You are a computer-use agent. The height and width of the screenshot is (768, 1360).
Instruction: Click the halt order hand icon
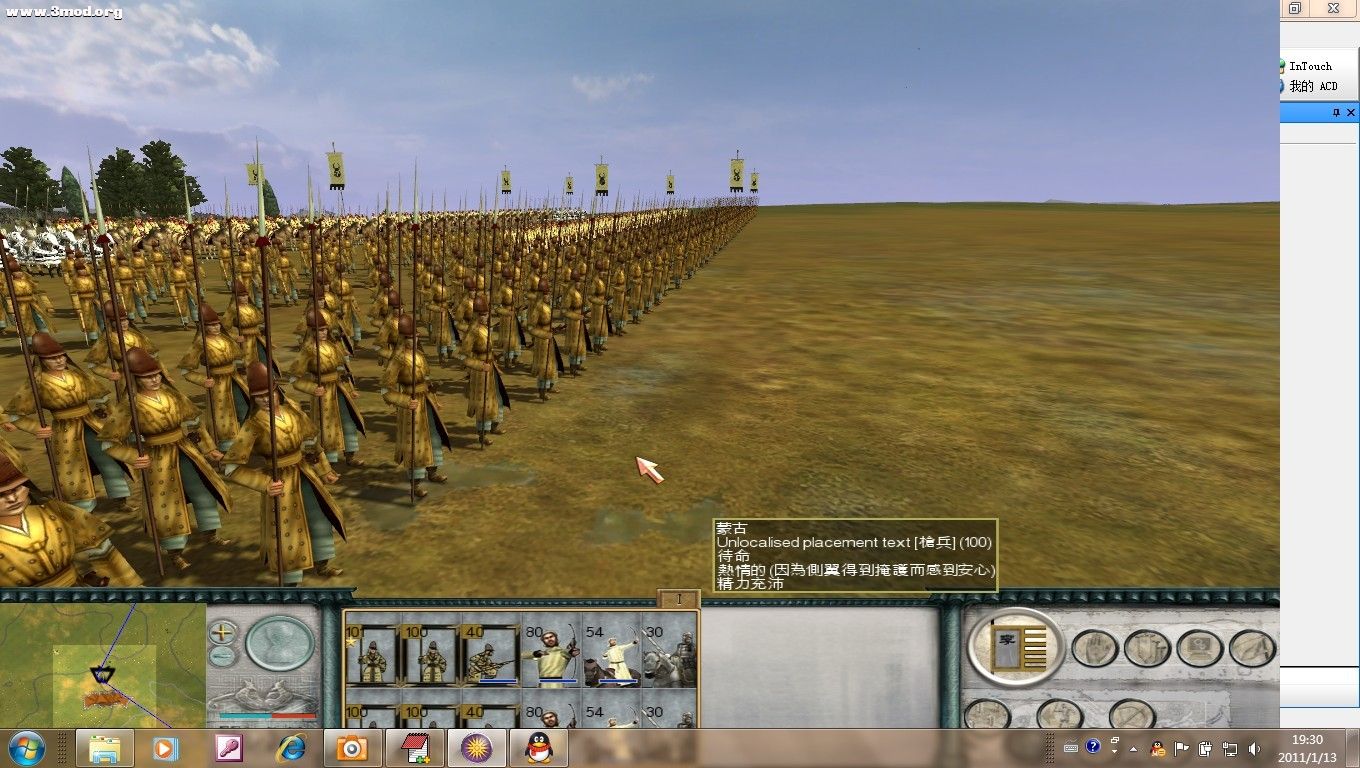point(1093,648)
